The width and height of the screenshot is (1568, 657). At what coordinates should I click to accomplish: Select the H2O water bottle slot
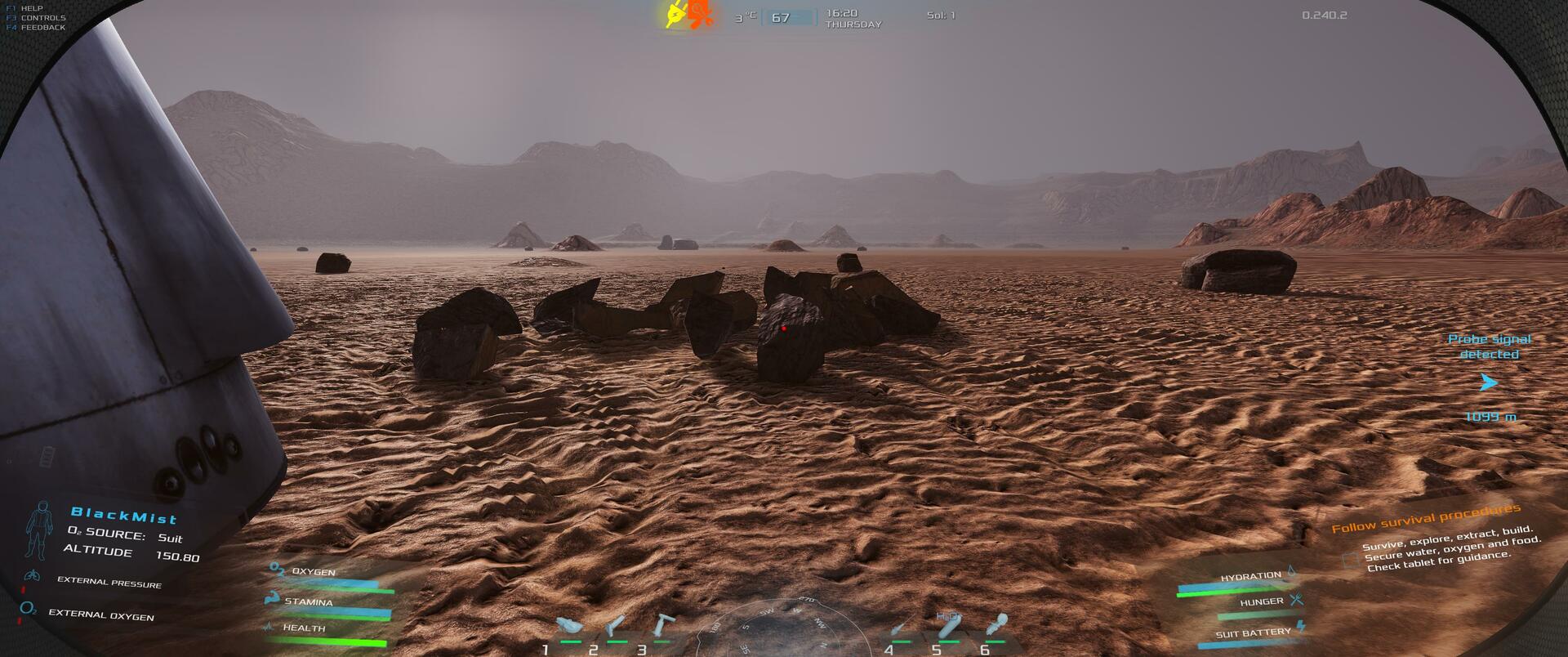coord(948,626)
